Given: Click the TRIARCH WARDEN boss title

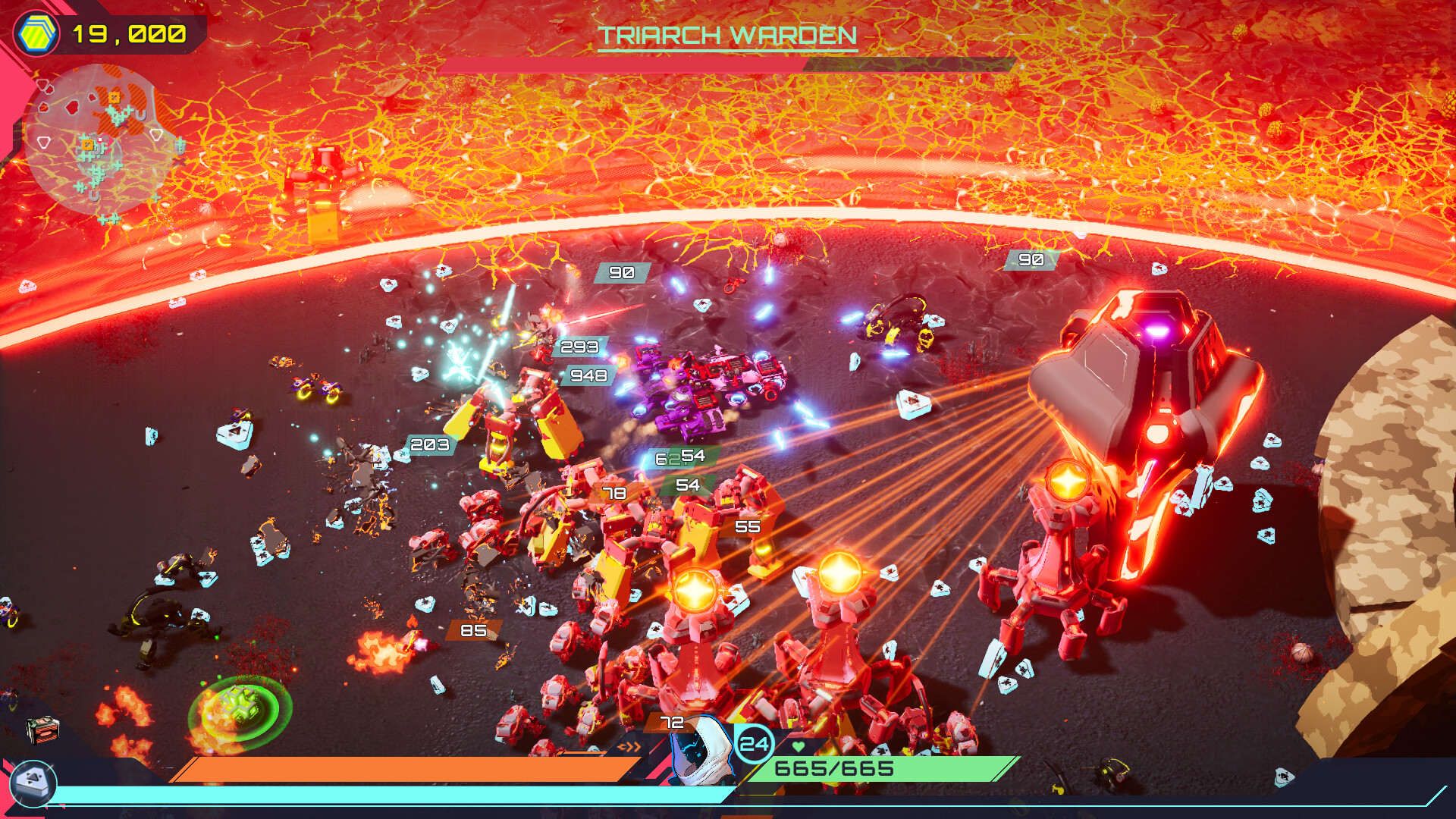Looking at the screenshot, I should 726,34.
